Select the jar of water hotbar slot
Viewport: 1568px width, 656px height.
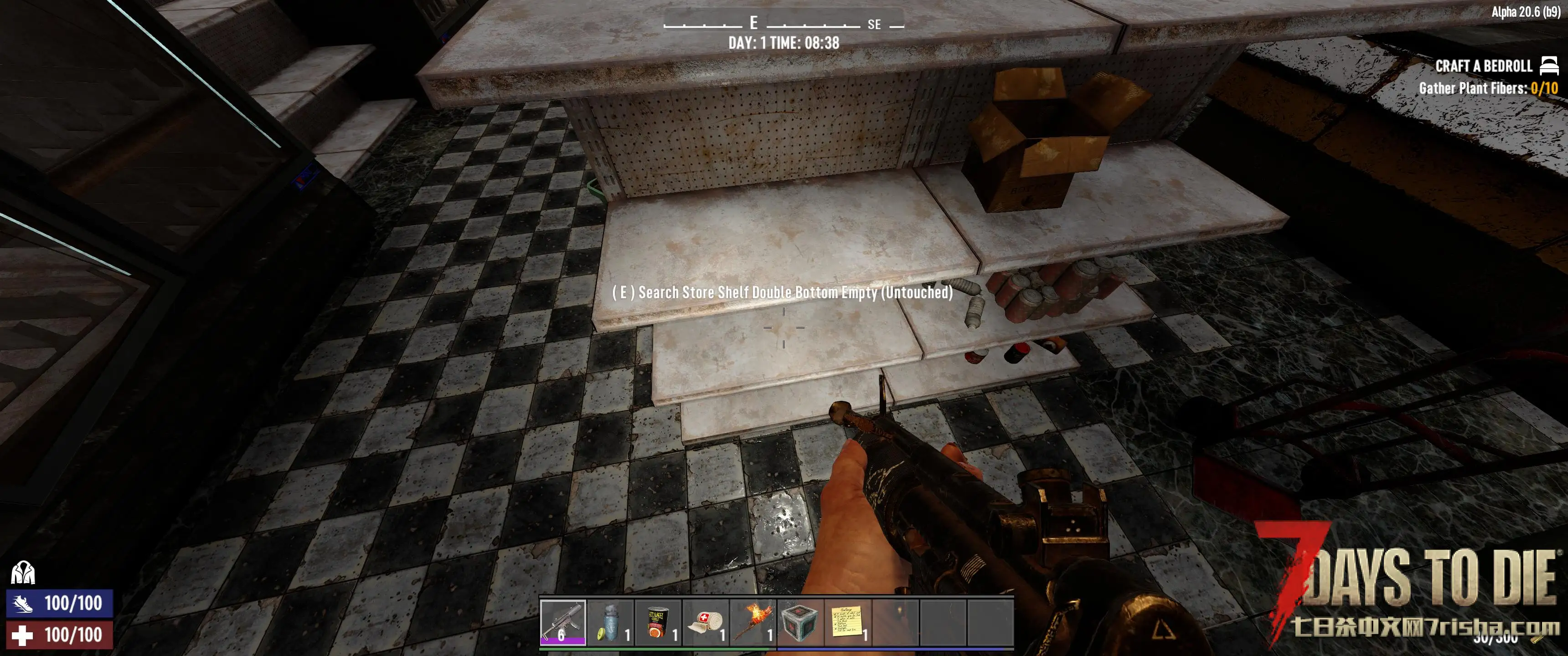[610, 622]
